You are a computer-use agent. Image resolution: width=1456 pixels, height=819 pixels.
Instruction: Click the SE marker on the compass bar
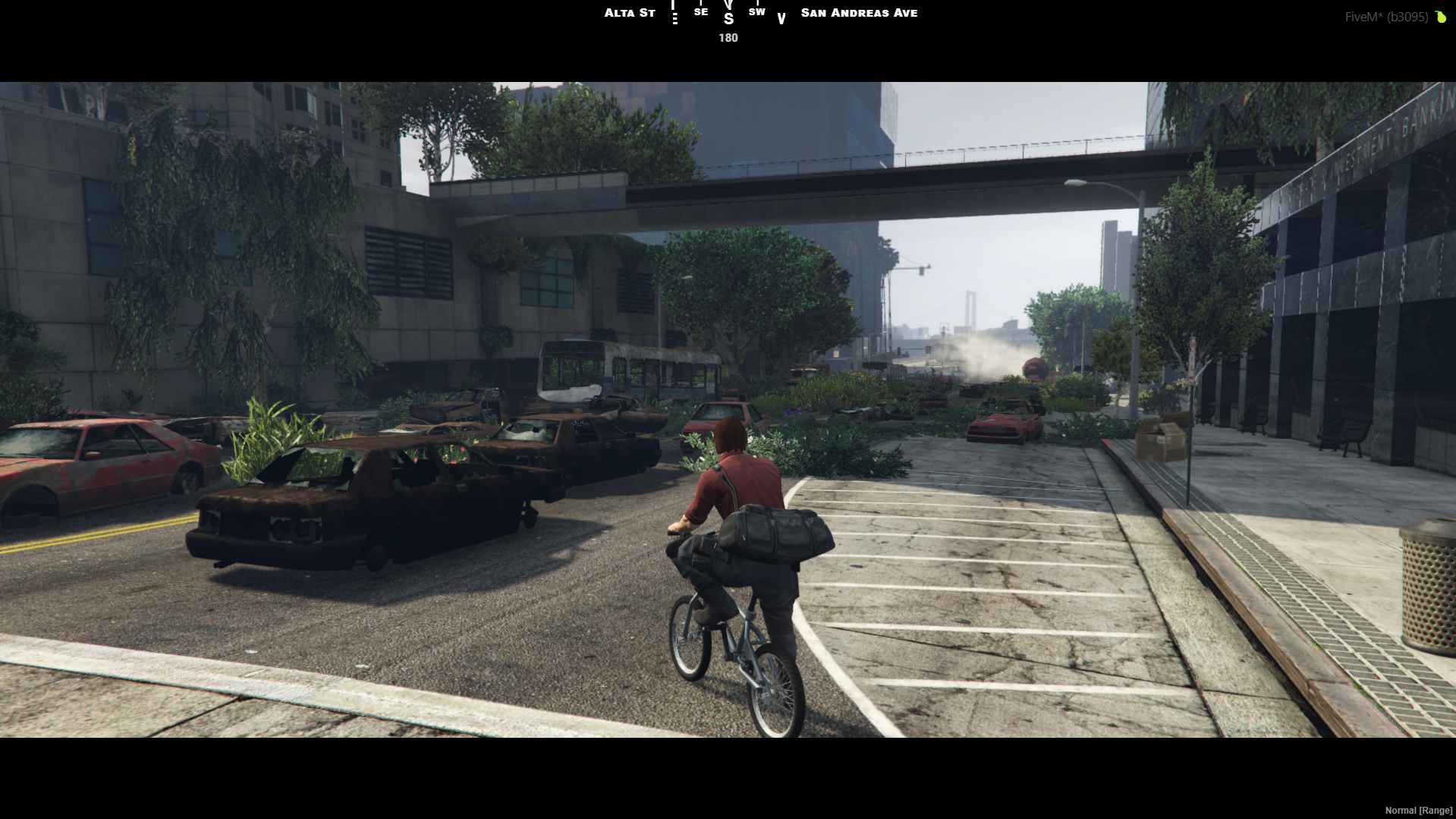tap(700, 12)
